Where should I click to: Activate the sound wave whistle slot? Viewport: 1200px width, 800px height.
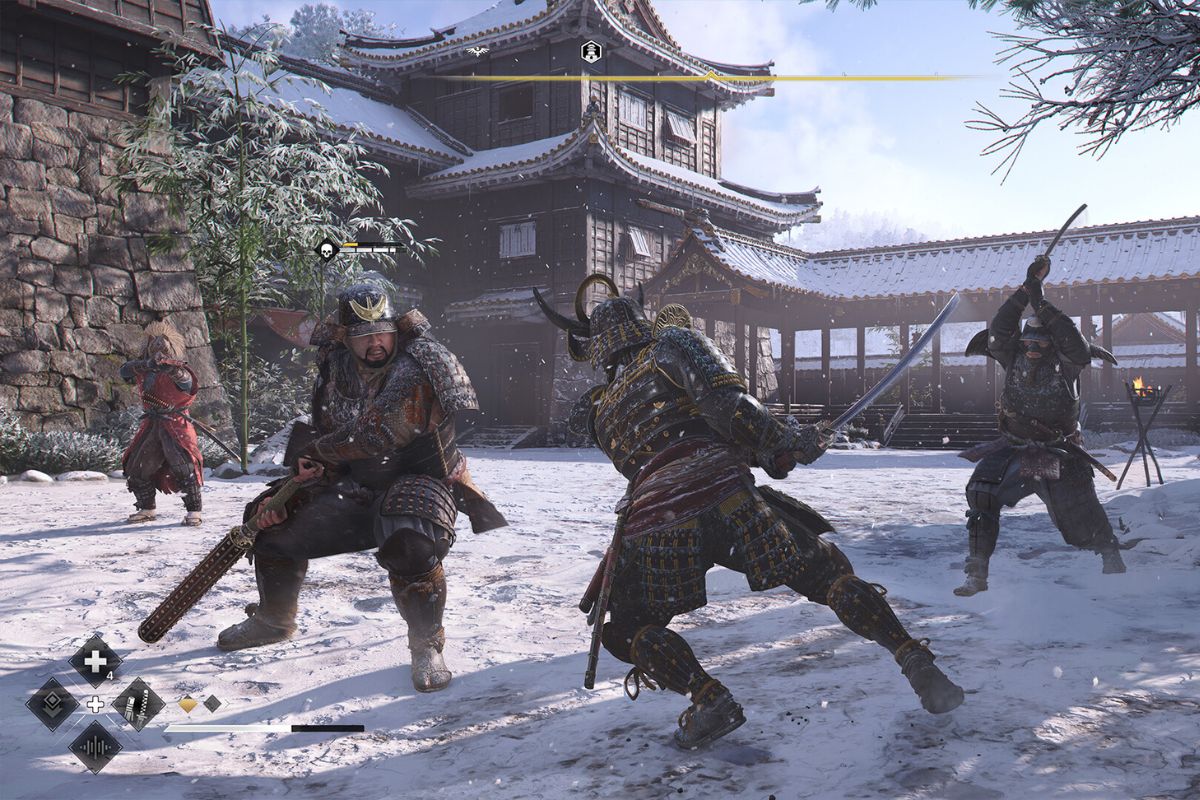(x=96, y=747)
